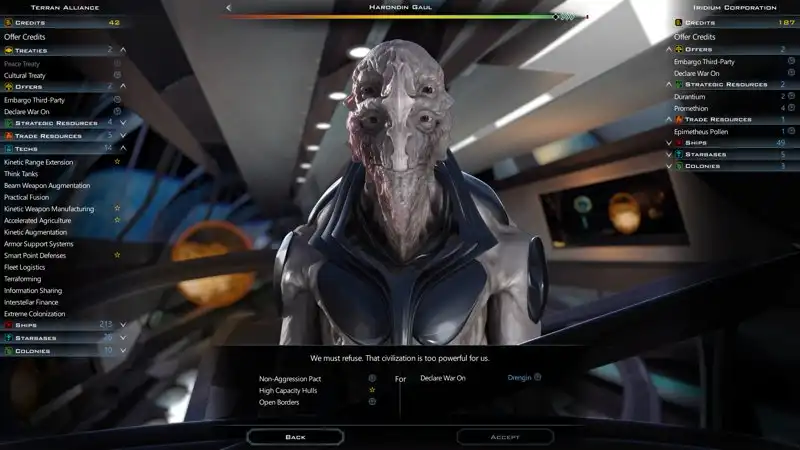Choose the Think Tanks technology

tap(23, 173)
